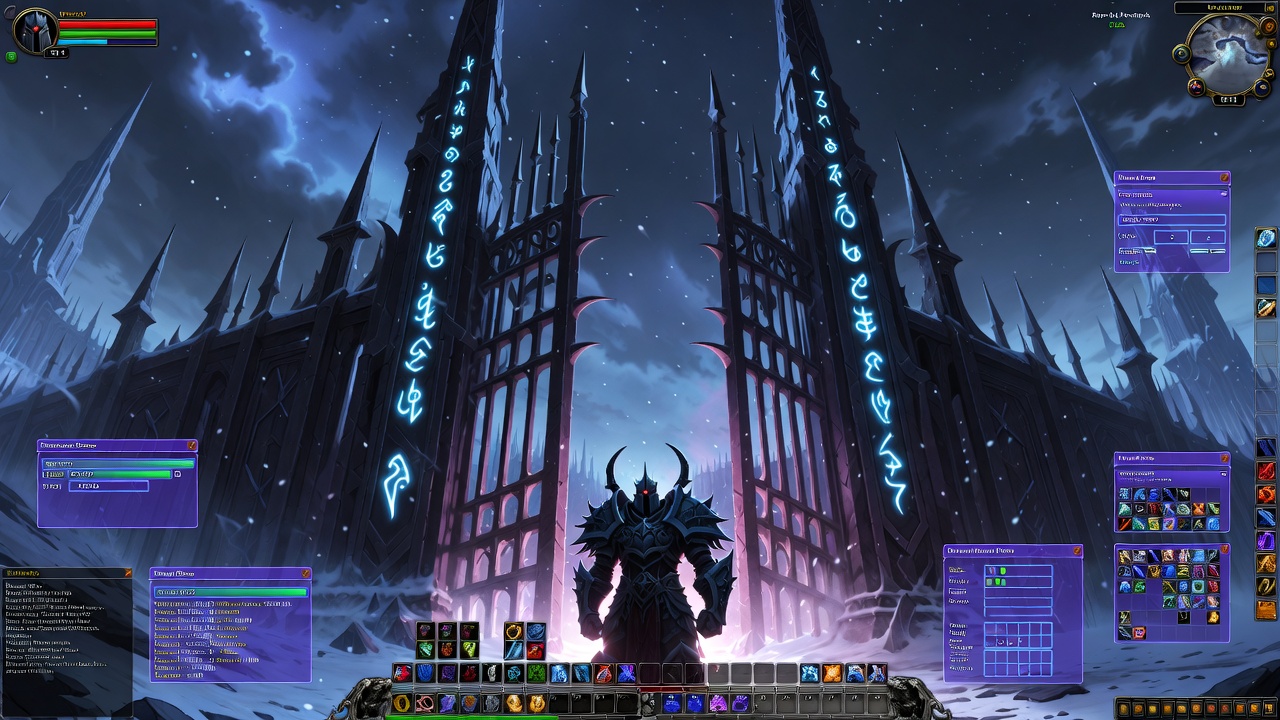Click the wide text field in top-right panel

[1171, 219]
